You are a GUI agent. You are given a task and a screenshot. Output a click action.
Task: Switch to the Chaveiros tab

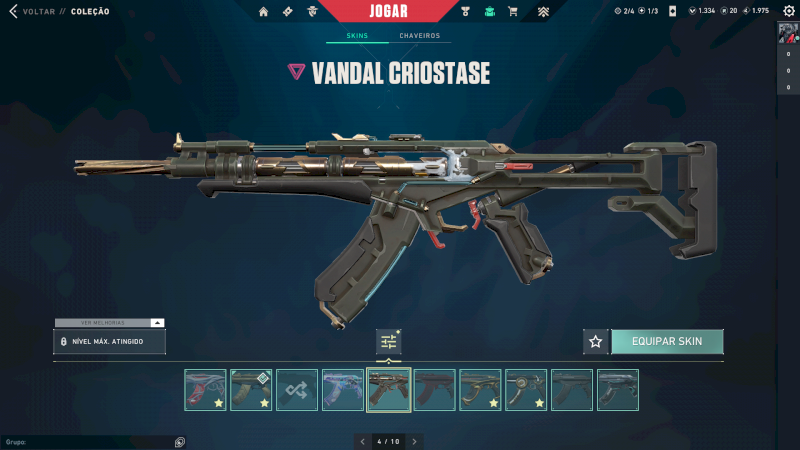pos(419,36)
